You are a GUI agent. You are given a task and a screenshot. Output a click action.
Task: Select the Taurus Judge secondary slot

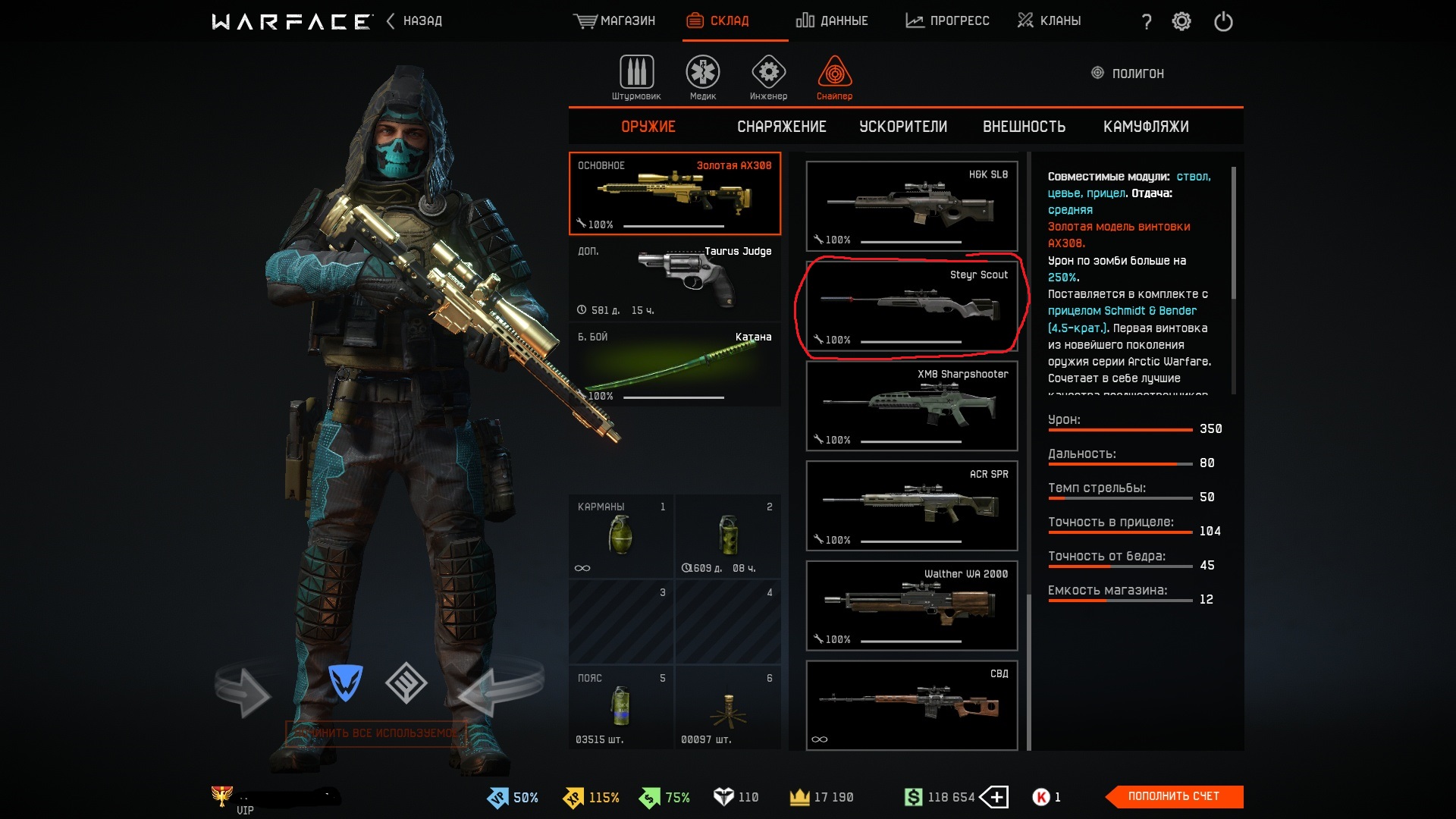(x=674, y=280)
